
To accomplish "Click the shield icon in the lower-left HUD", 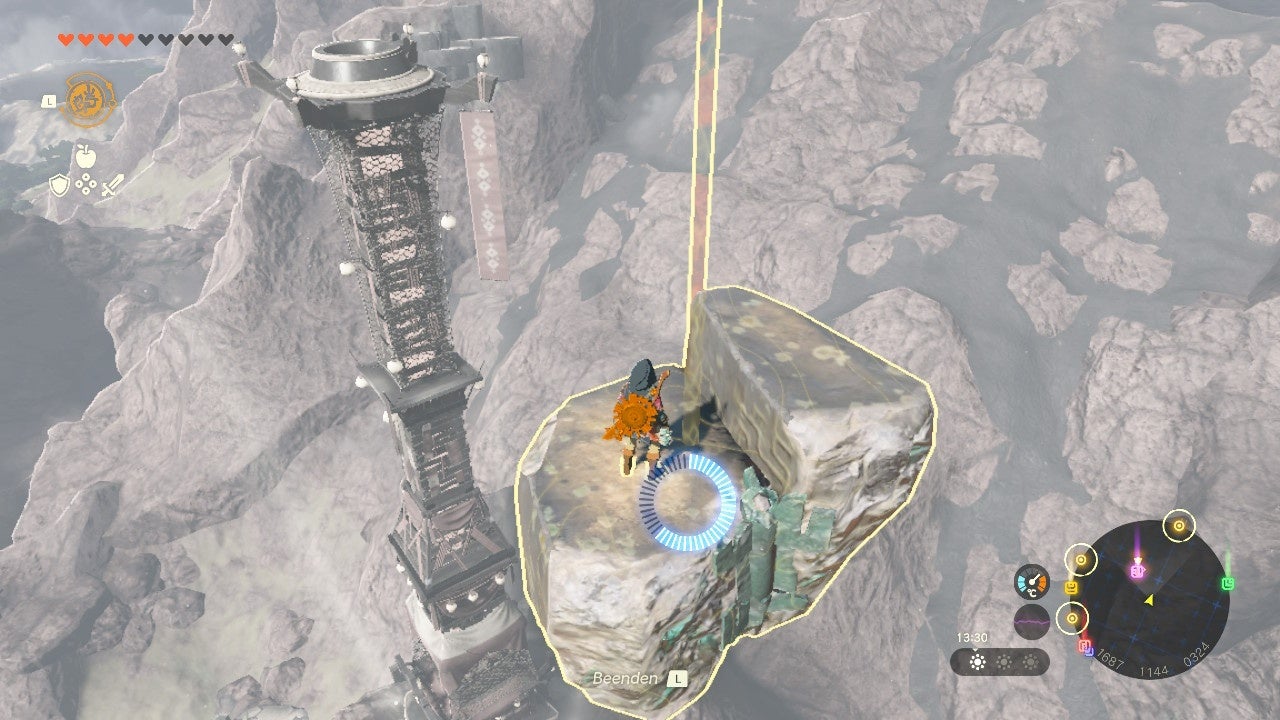I will [x=59, y=184].
